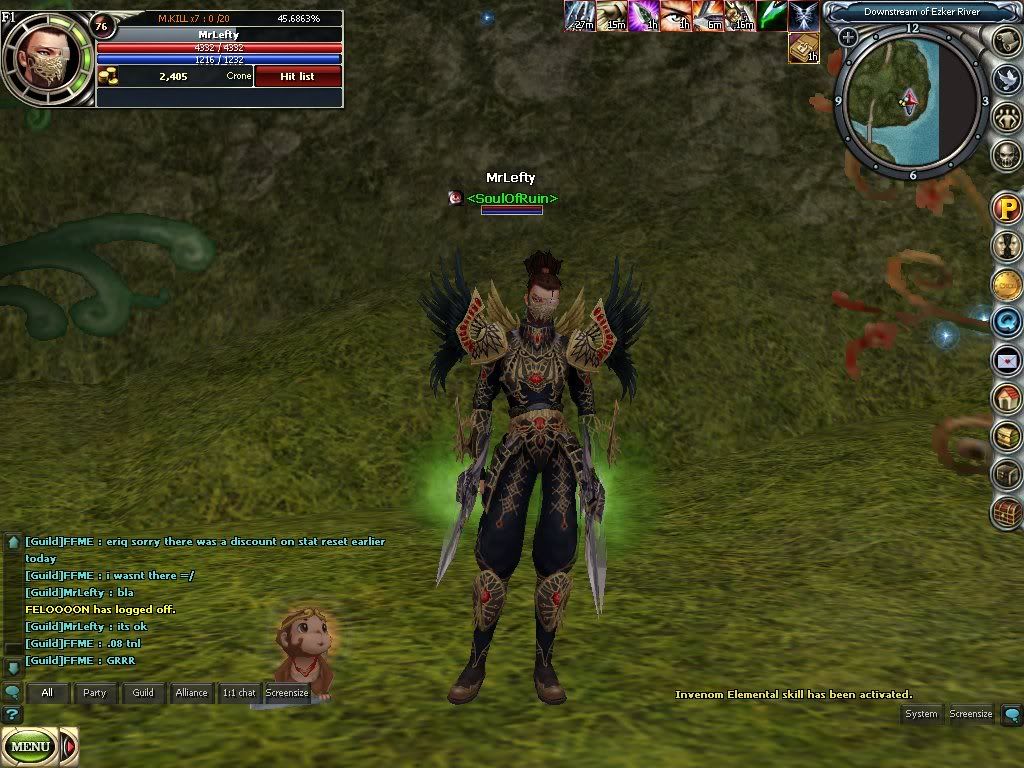Show the Alliance chat tab
Image resolution: width=1024 pixels, height=768 pixels.
(191, 692)
